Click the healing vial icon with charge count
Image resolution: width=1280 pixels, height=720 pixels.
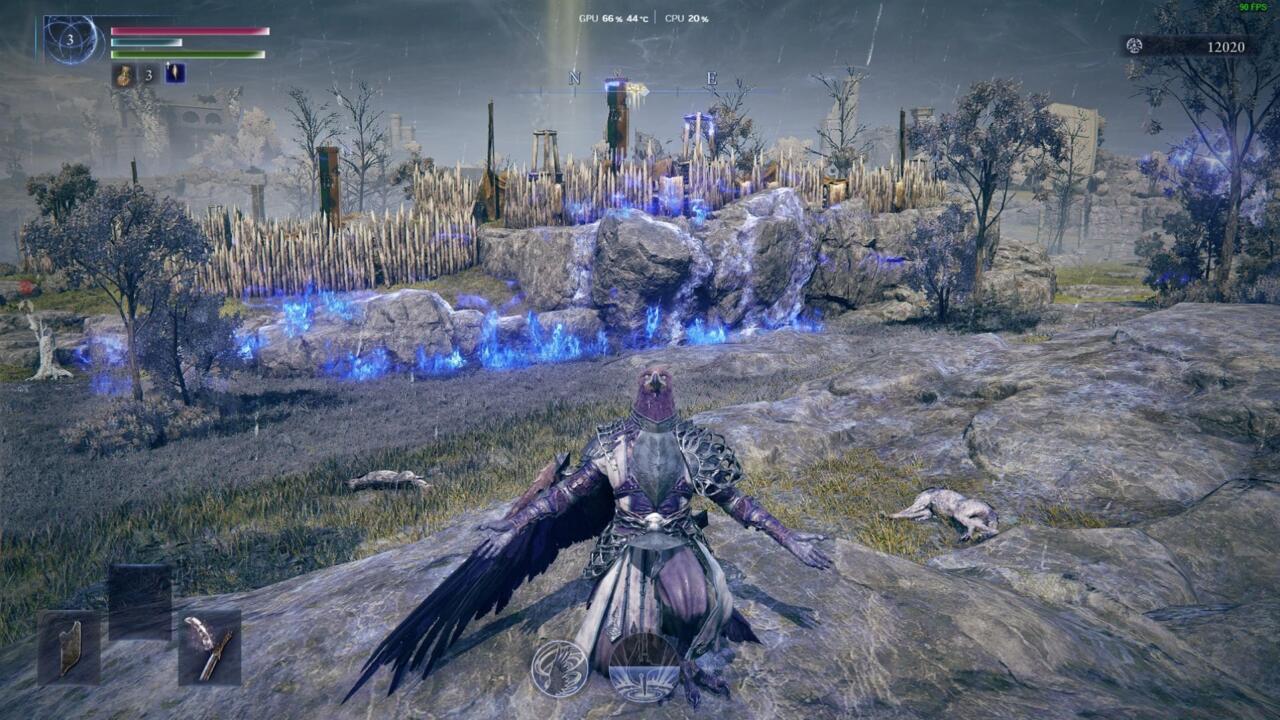coord(125,74)
